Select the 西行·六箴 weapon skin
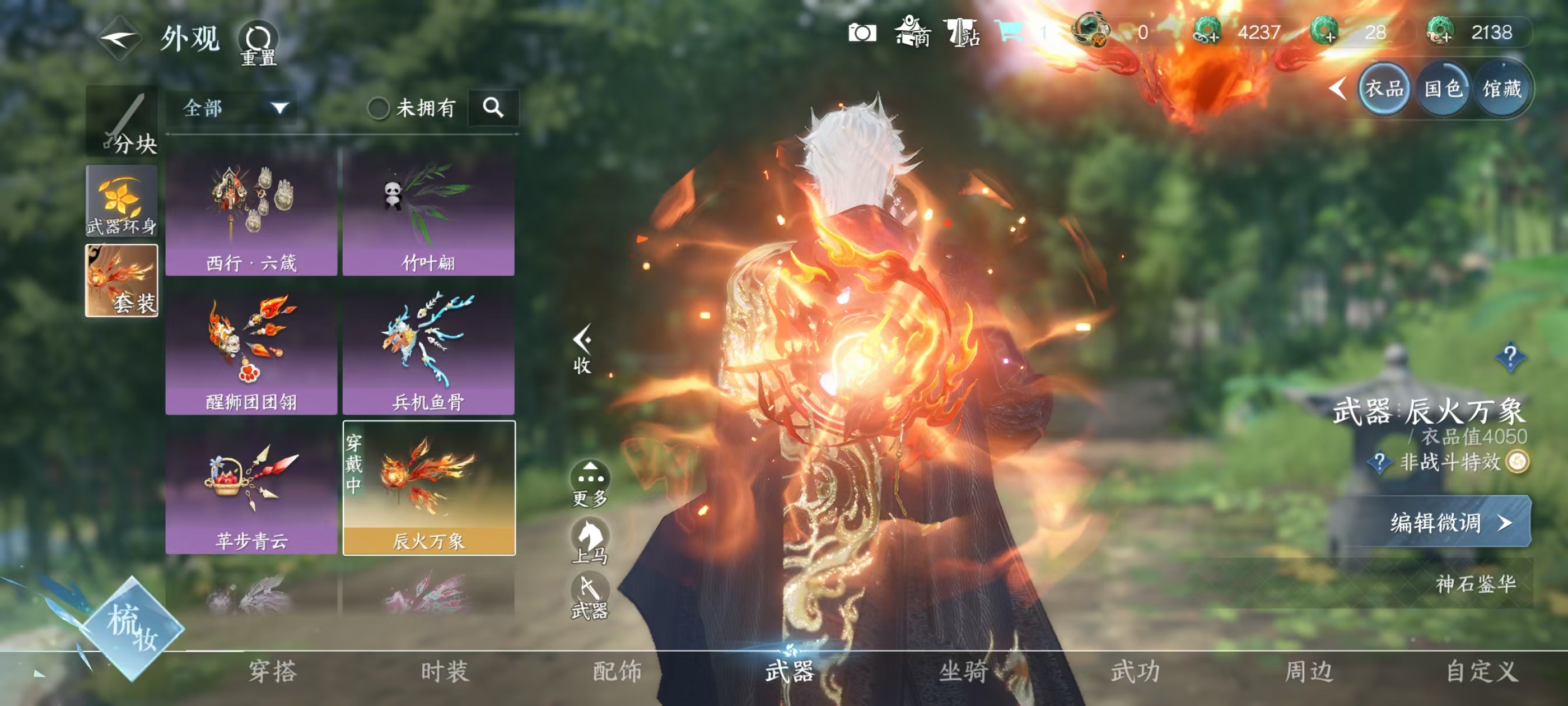The height and width of the screenshot is (706, 1568). (x=251, y=213)
